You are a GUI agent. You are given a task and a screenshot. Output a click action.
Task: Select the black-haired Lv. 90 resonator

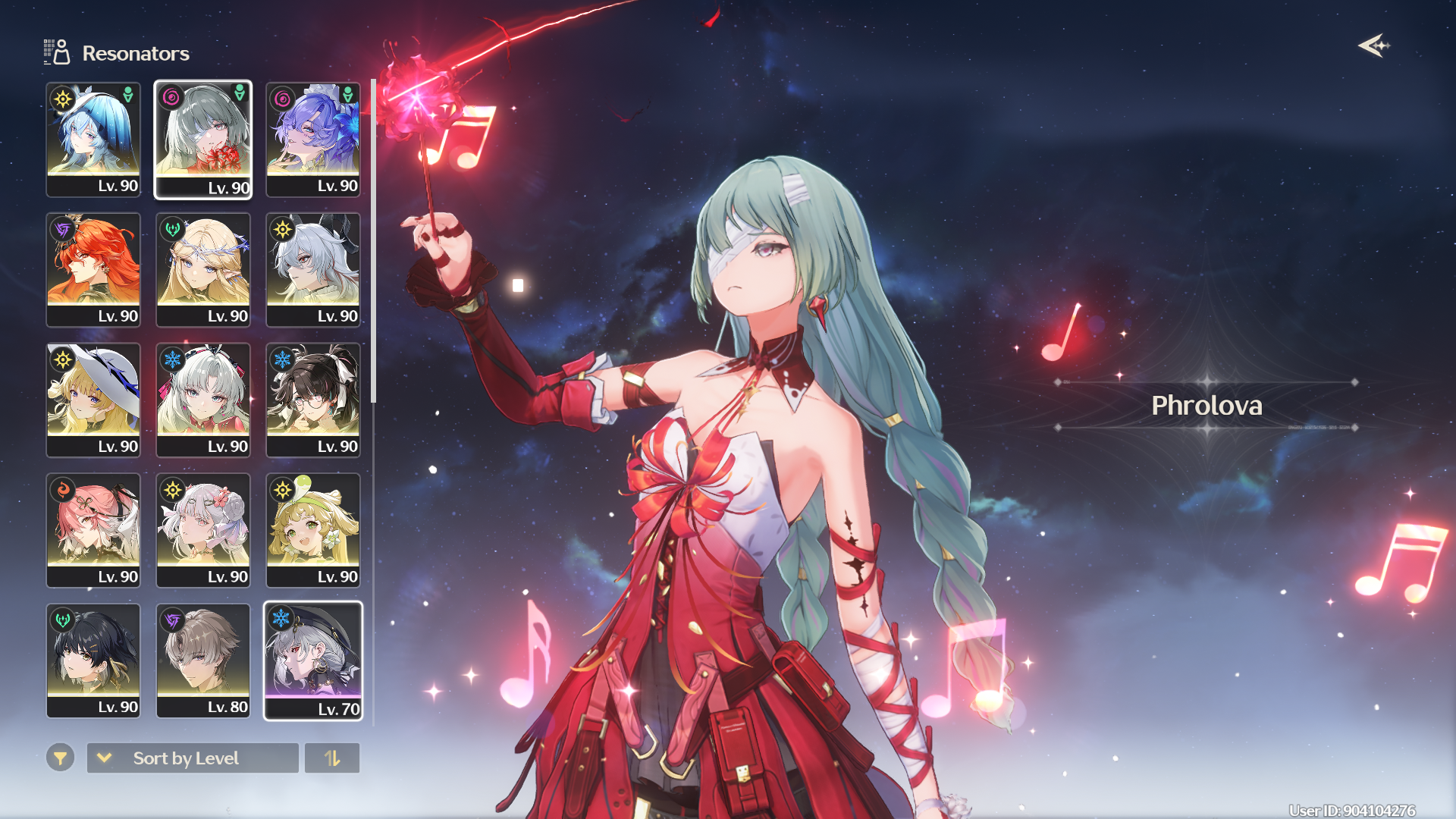pos(93,661)
